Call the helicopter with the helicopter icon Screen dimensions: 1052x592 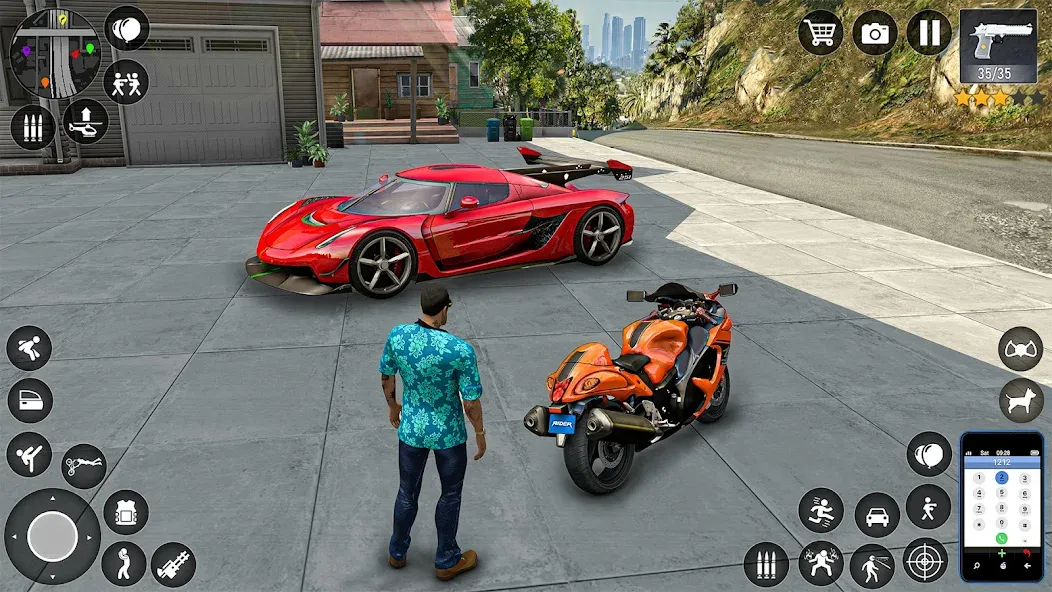(x=85, y=122)
